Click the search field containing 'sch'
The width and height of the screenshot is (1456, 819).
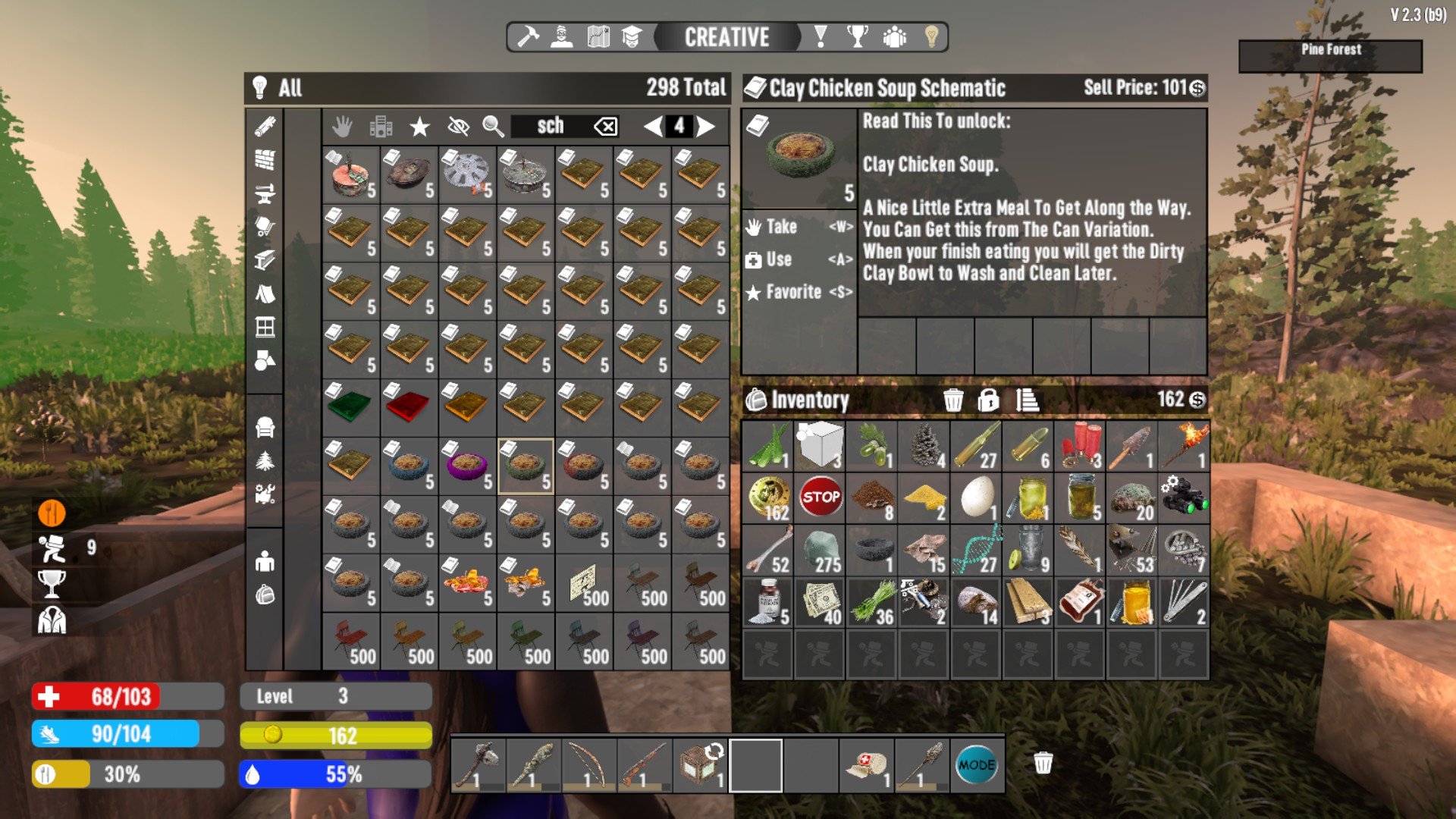551,127
